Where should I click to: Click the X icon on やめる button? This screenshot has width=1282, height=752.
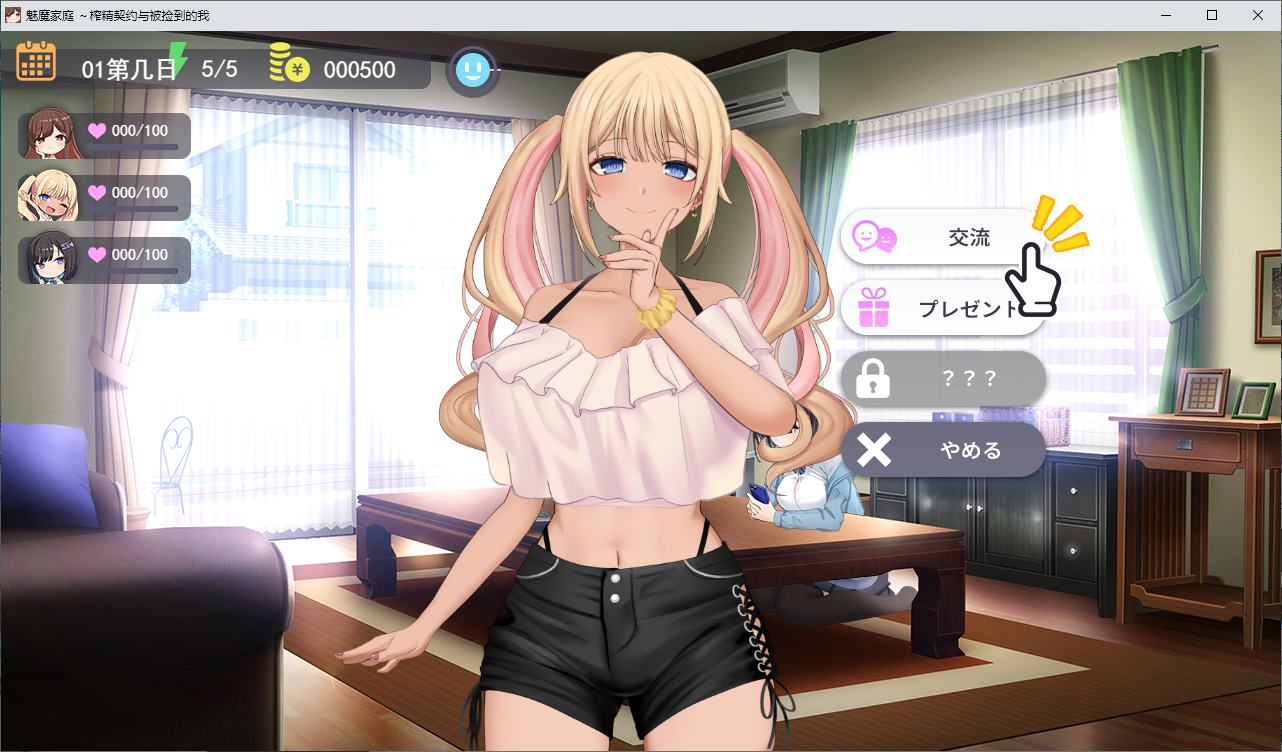(x=872, y=449)
